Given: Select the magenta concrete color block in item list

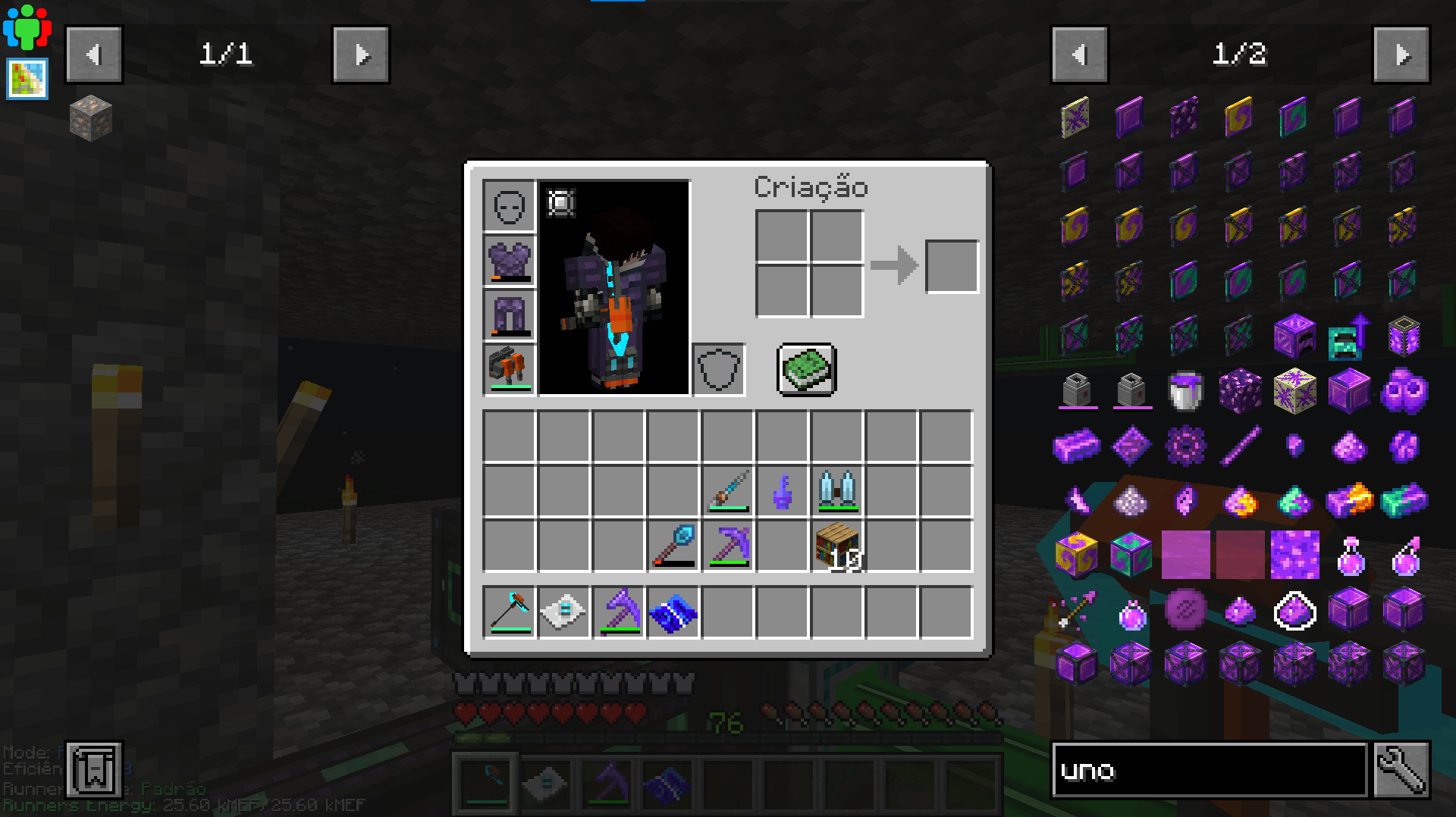Looking at the screenshot, I should [x=1185, y=556].
